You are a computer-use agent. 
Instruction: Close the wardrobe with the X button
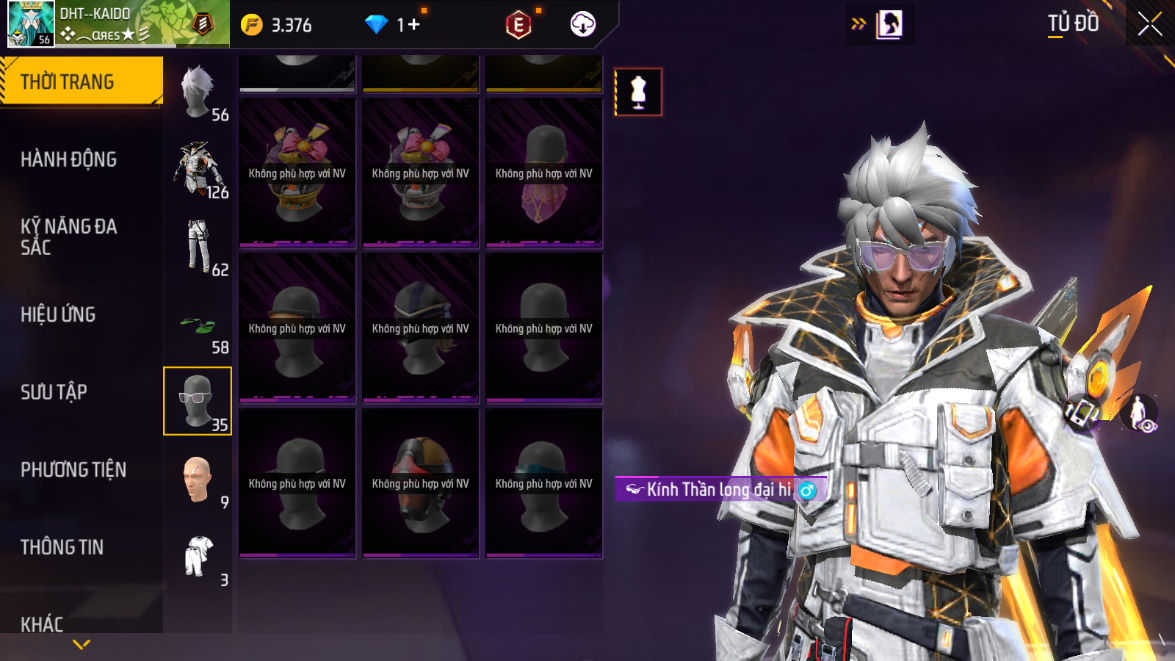(1149, 24)
